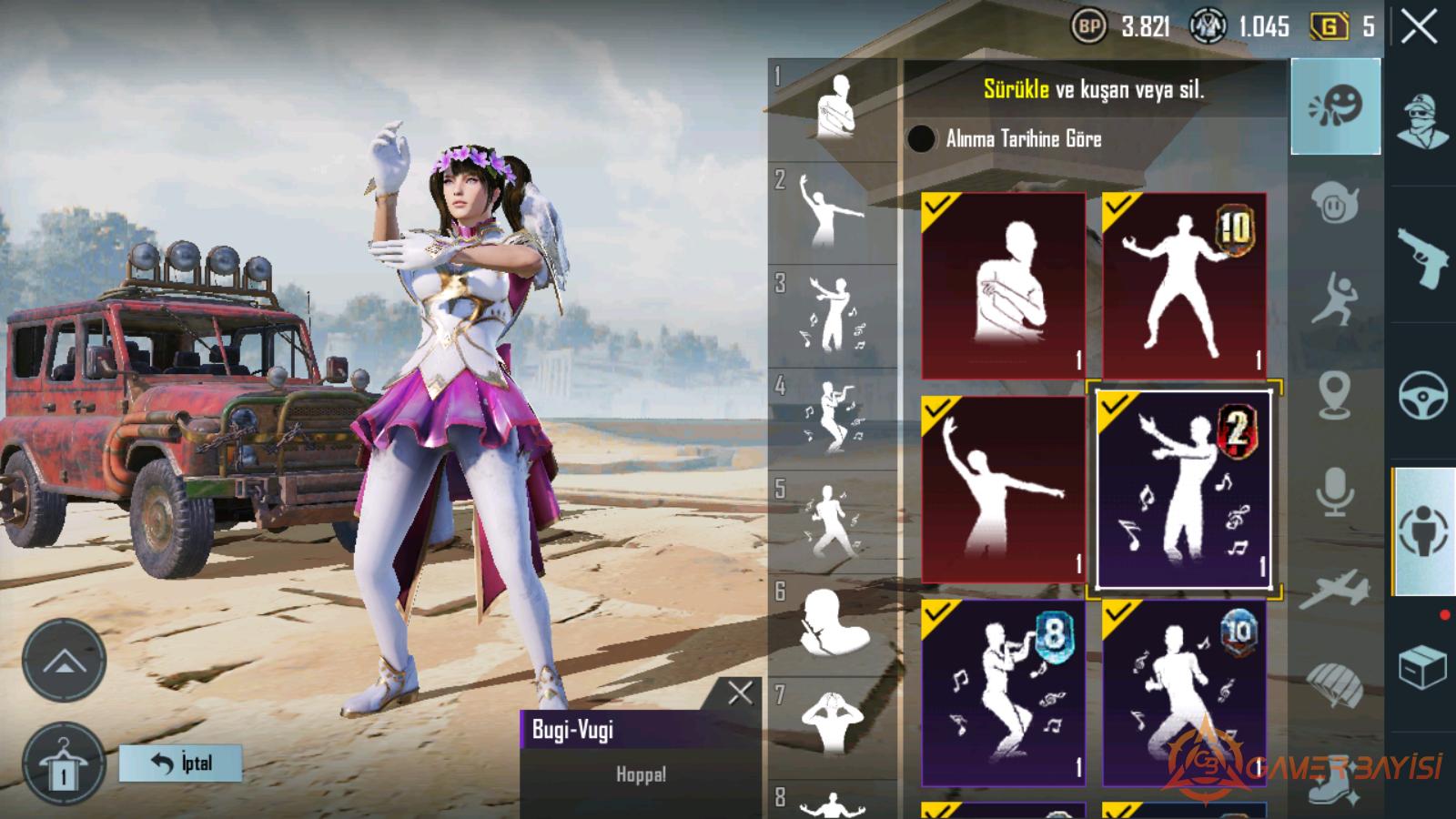The height and width of the screenshot is (819, 1456).
Task: Expand the up-arrow circle button
Action: pos(64,661)
